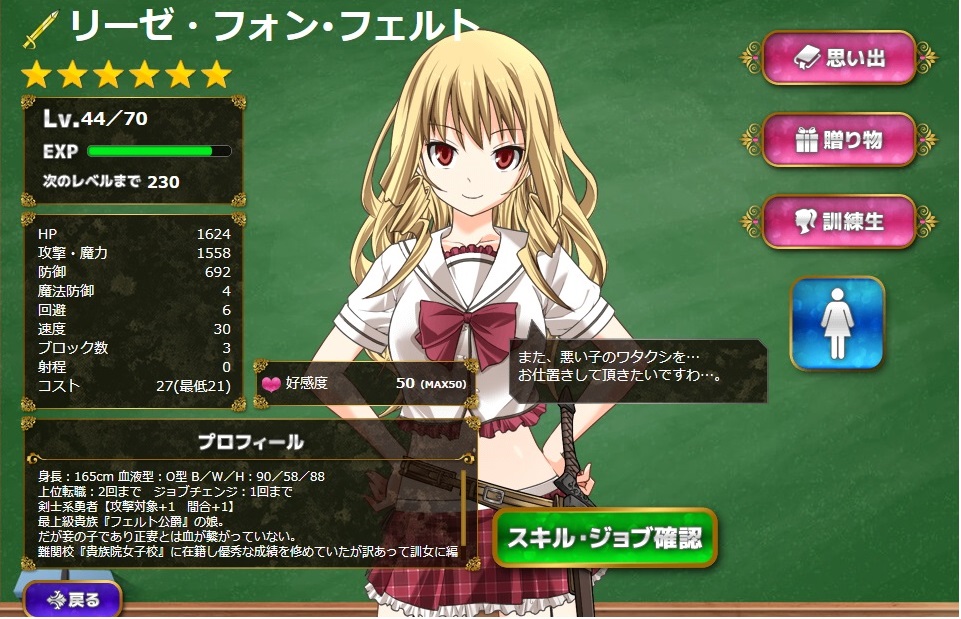Open the 思い出 memories button
Viewport: 961px width, 619px height.
839,58
